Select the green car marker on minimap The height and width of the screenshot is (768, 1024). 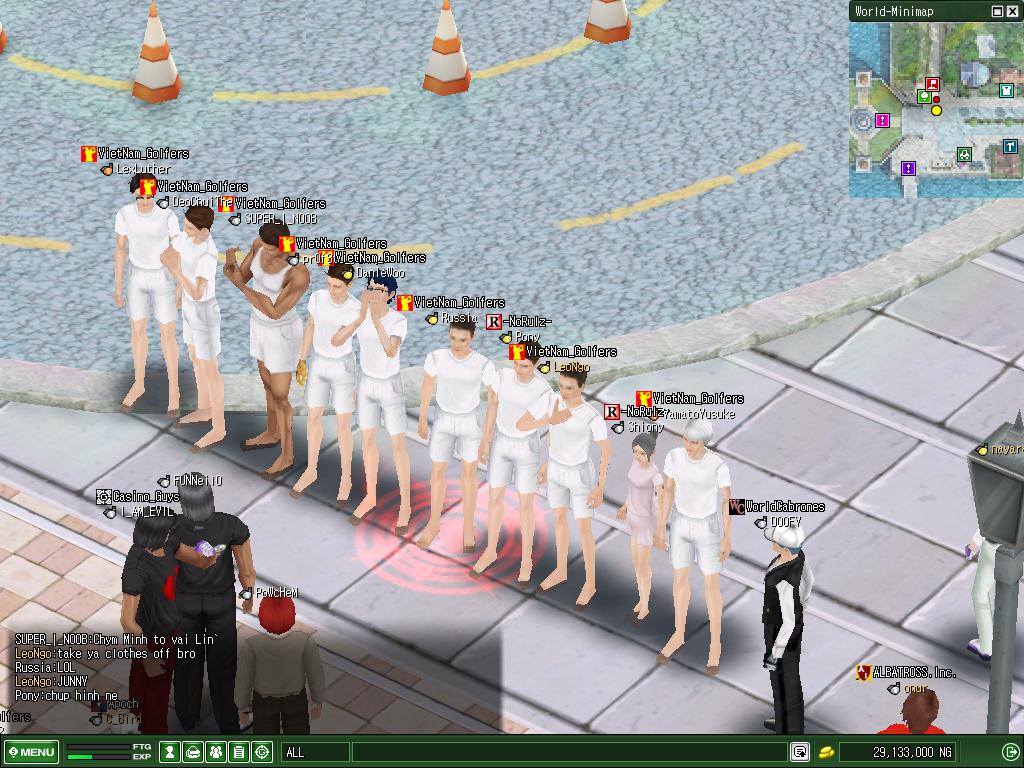coord(964,154)
